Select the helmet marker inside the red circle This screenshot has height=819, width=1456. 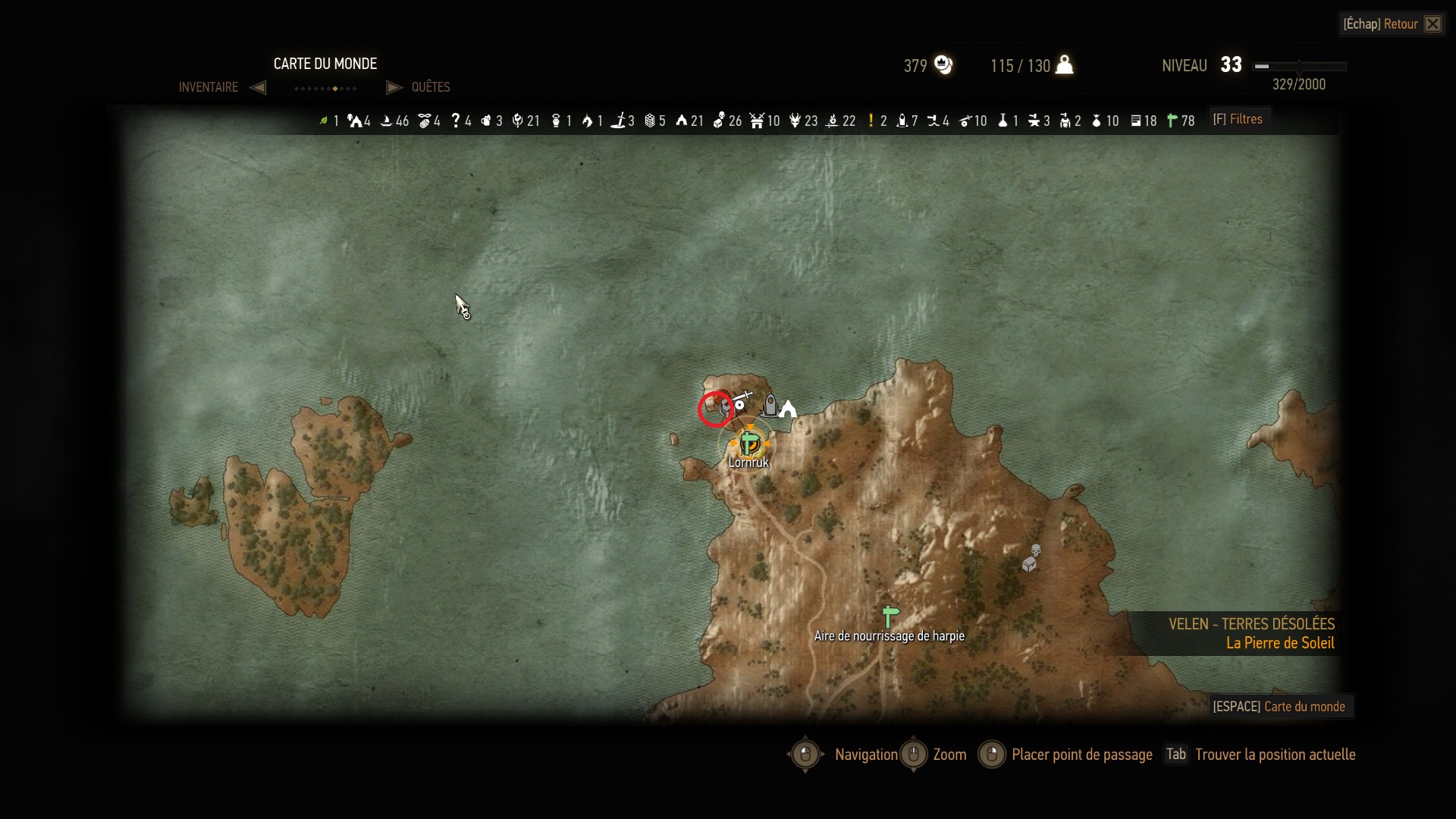point(724,410)
